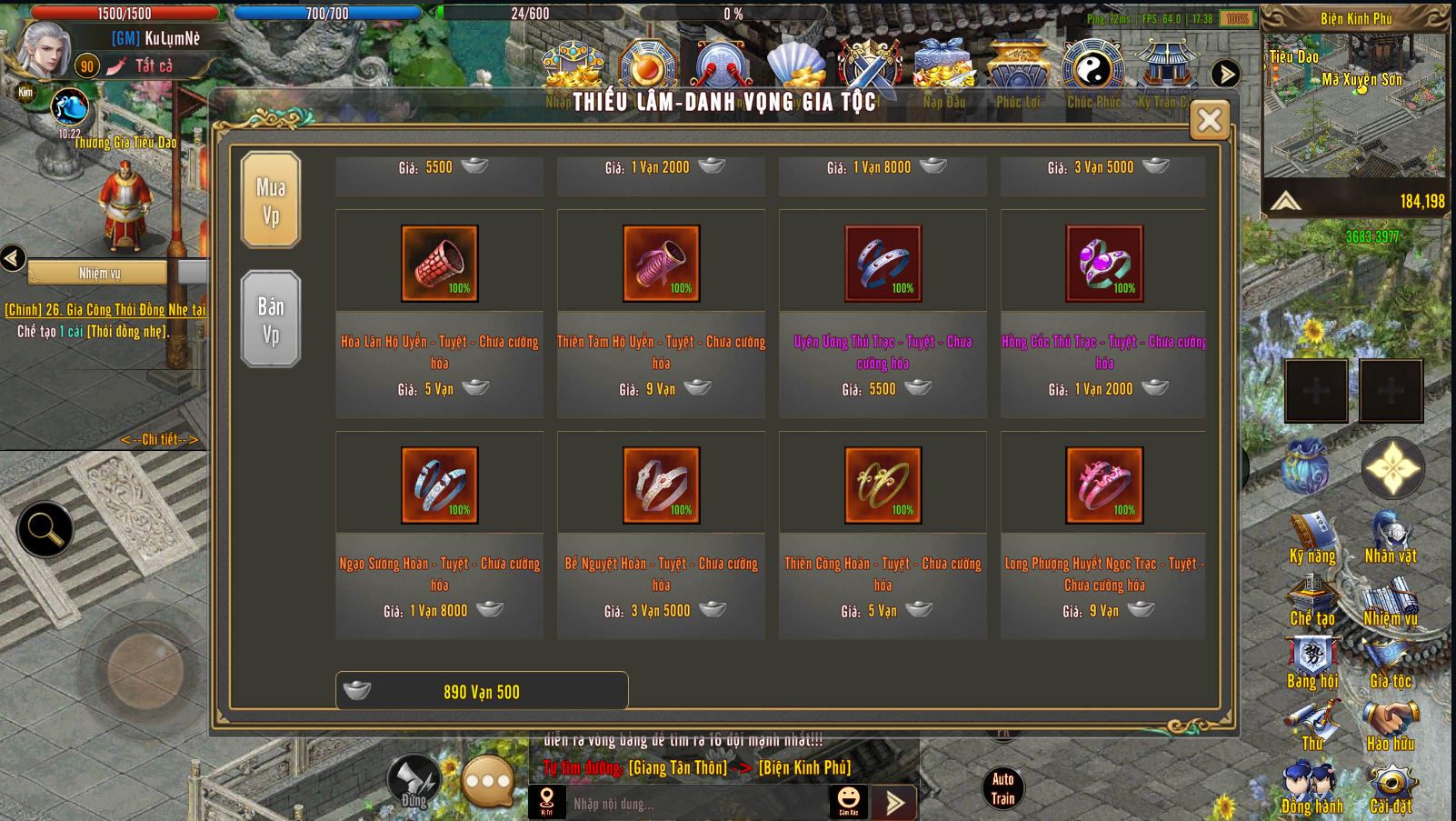Pick the Hồng Cốc Thủ Trạc bracelet

[x=1104, y=264]
